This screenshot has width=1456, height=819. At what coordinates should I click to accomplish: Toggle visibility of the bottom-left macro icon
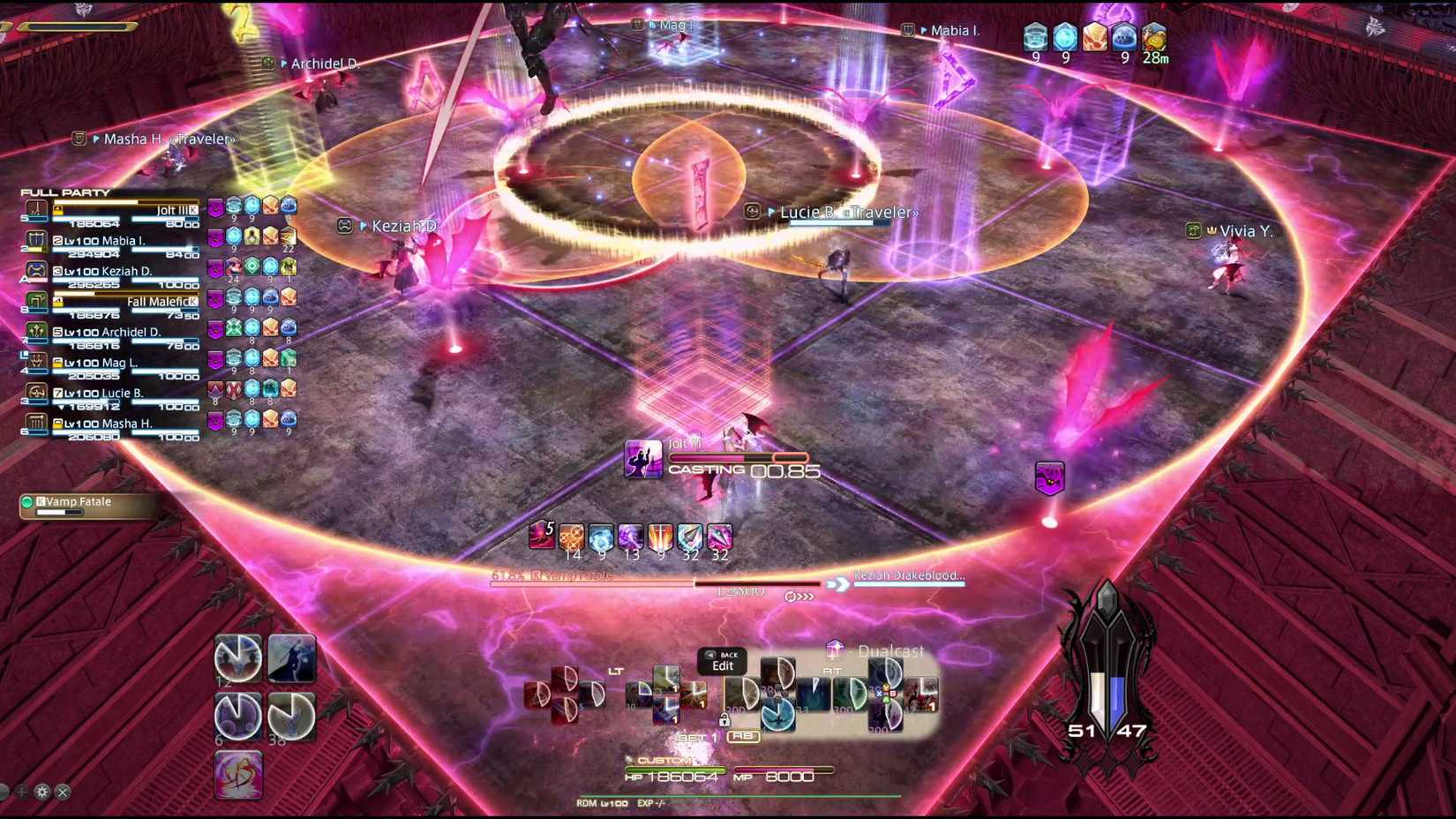(237, 775)
